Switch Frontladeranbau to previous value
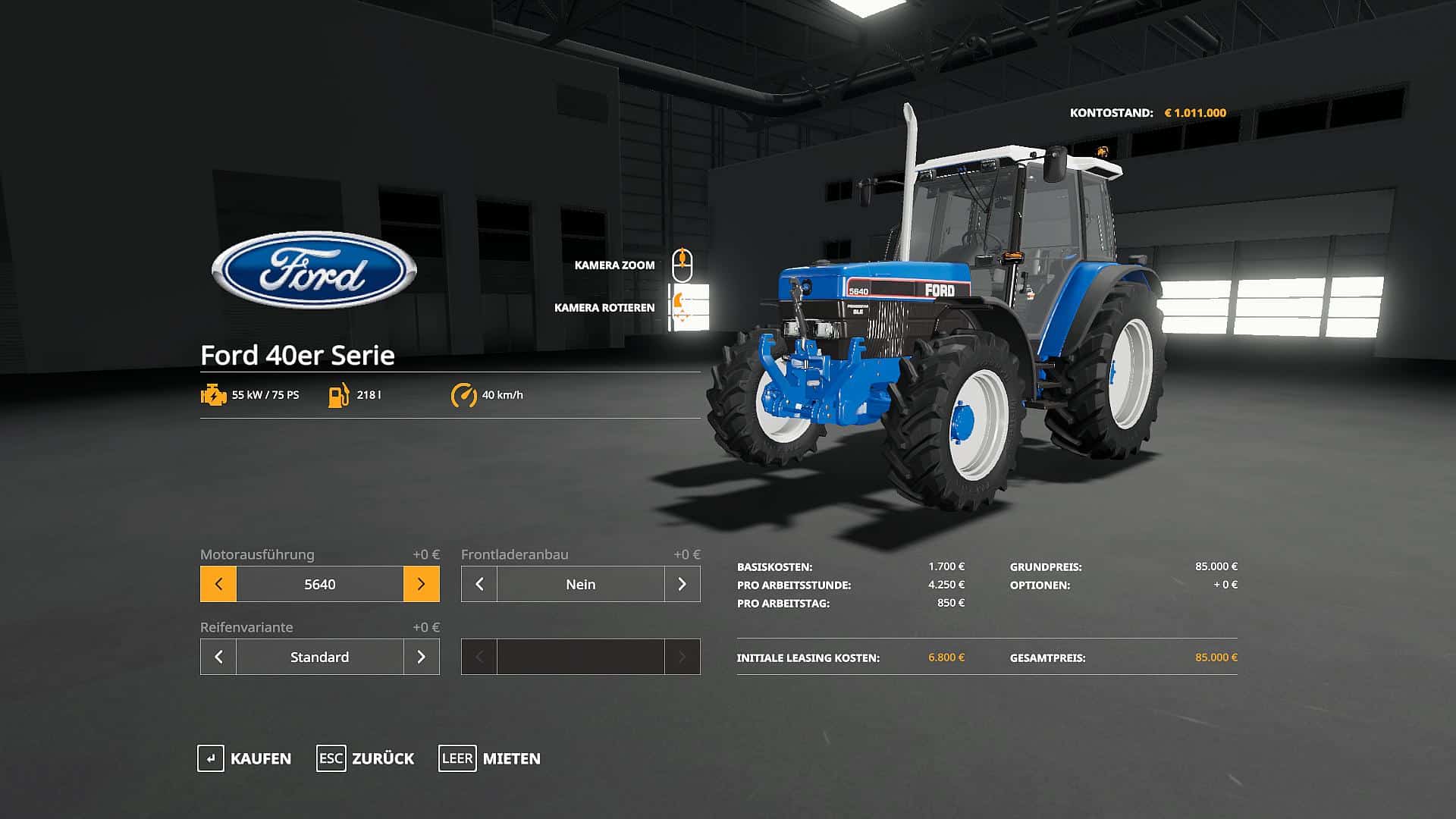Viewport: 1456px width, 819px height. [479, 584]
